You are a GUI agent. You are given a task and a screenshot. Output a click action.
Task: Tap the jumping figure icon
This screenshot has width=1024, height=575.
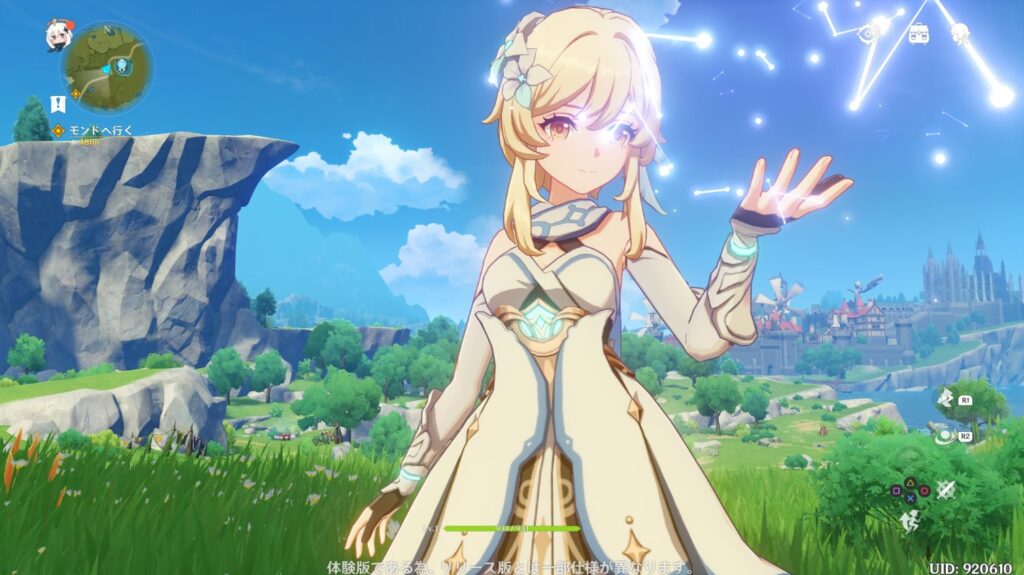(910, 520)
